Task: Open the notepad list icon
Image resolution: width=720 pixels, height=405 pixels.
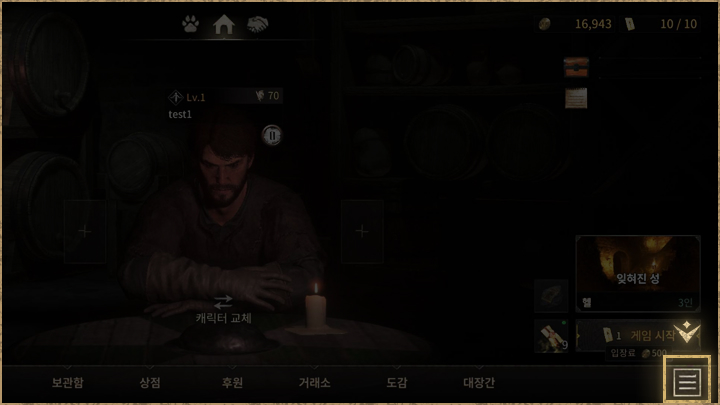Action: click(x=576, y=98)
